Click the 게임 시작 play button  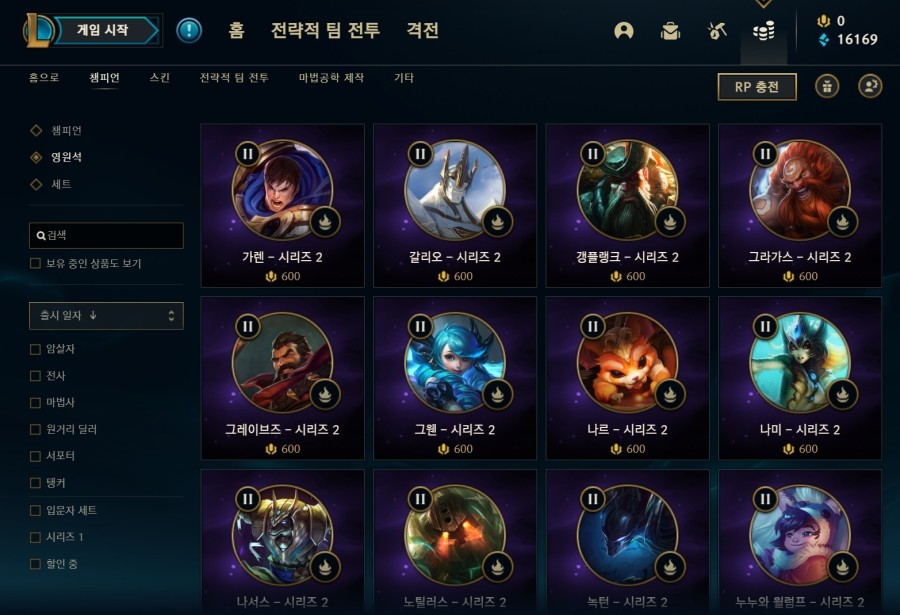click(x=103, y=31)
